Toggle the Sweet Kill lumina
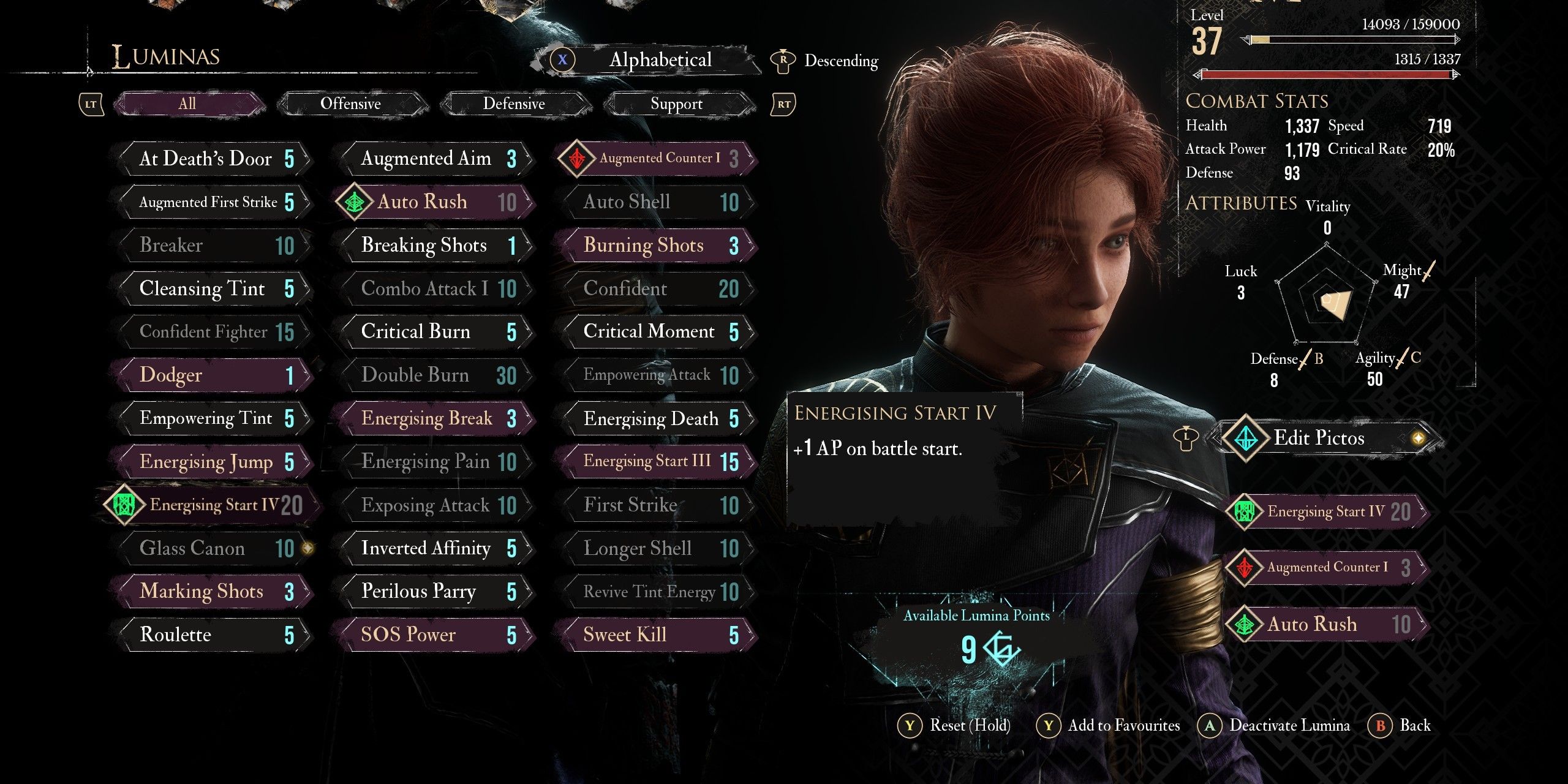Image resolution: width=1568 pixels, height=784 pixels. click(658, 635)
